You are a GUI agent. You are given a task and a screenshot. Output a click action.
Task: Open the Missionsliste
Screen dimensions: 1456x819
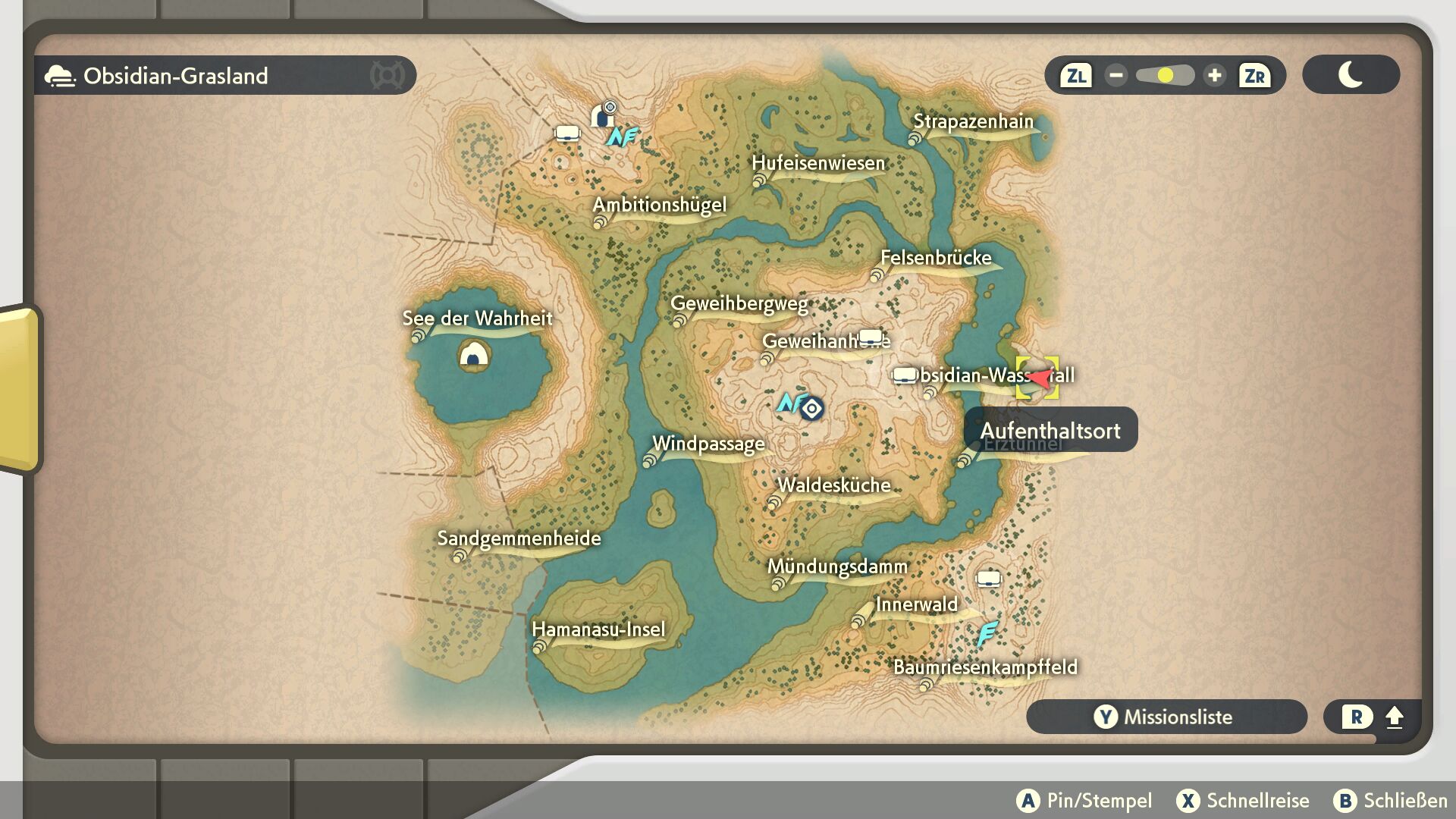click(1166, 717)
